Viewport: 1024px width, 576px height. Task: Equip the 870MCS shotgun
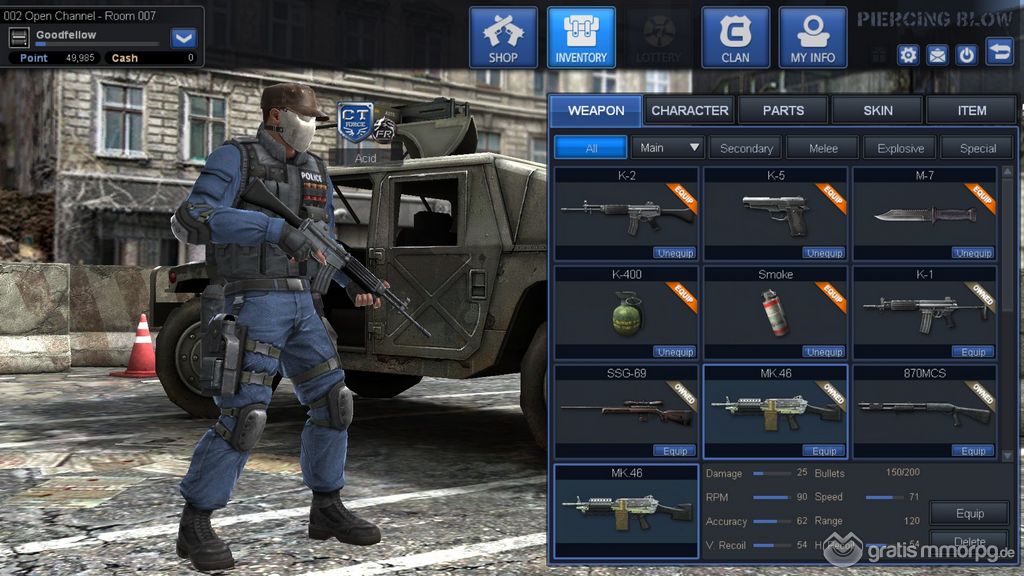click(x=973, y=451)
